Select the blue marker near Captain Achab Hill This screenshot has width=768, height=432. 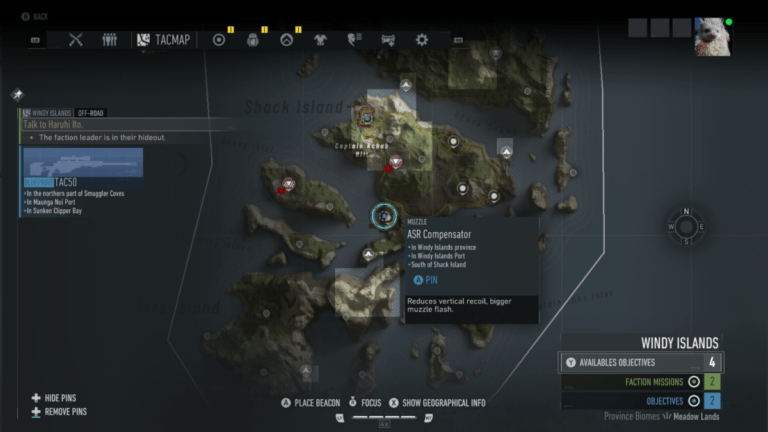pos(367,117)
